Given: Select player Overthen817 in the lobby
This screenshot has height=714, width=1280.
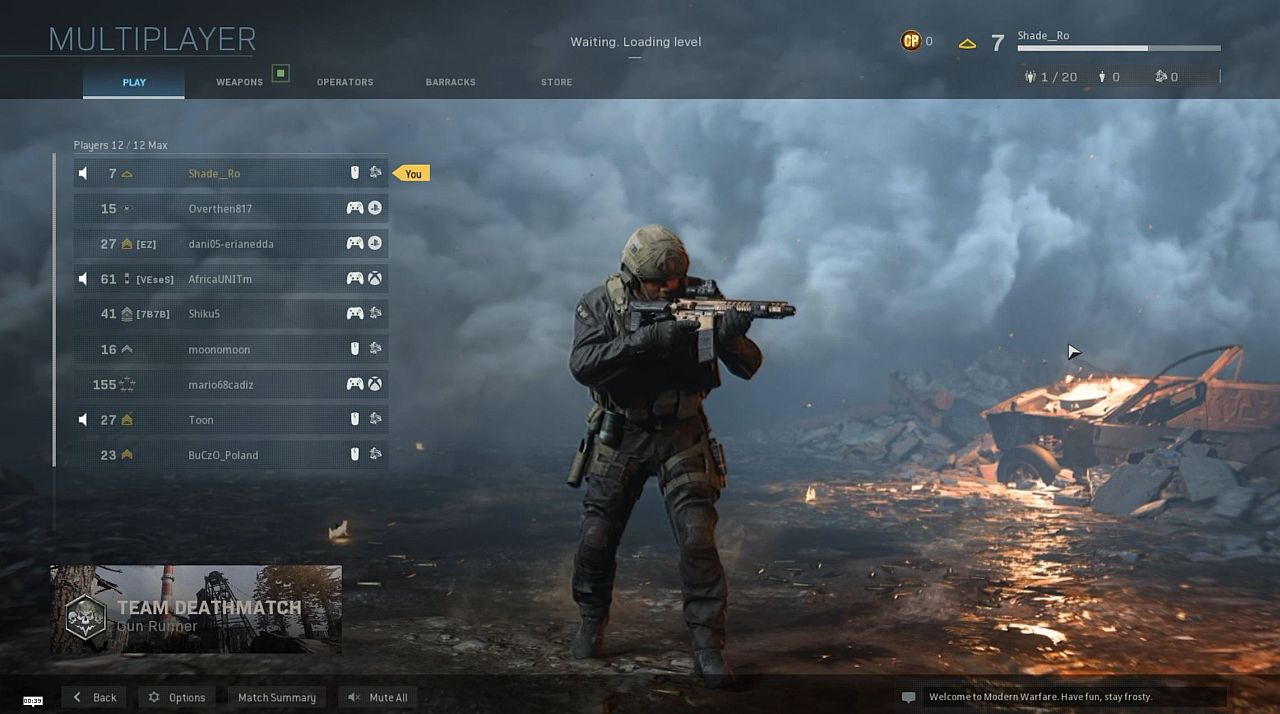Looking at the screenshot, I should tap(230, 208).
